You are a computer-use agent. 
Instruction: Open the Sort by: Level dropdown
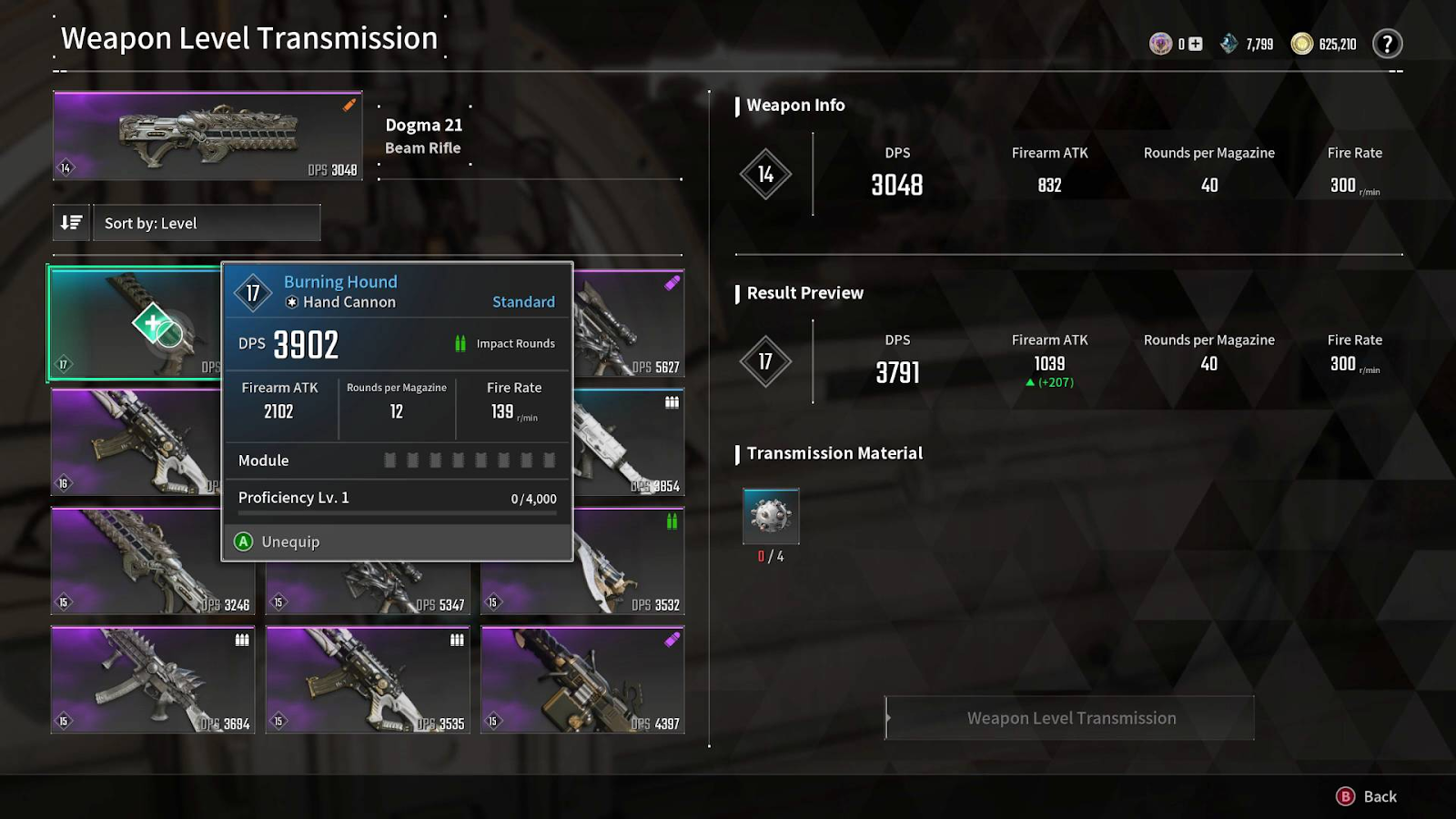pyautogui.click(x=207, y=223)
